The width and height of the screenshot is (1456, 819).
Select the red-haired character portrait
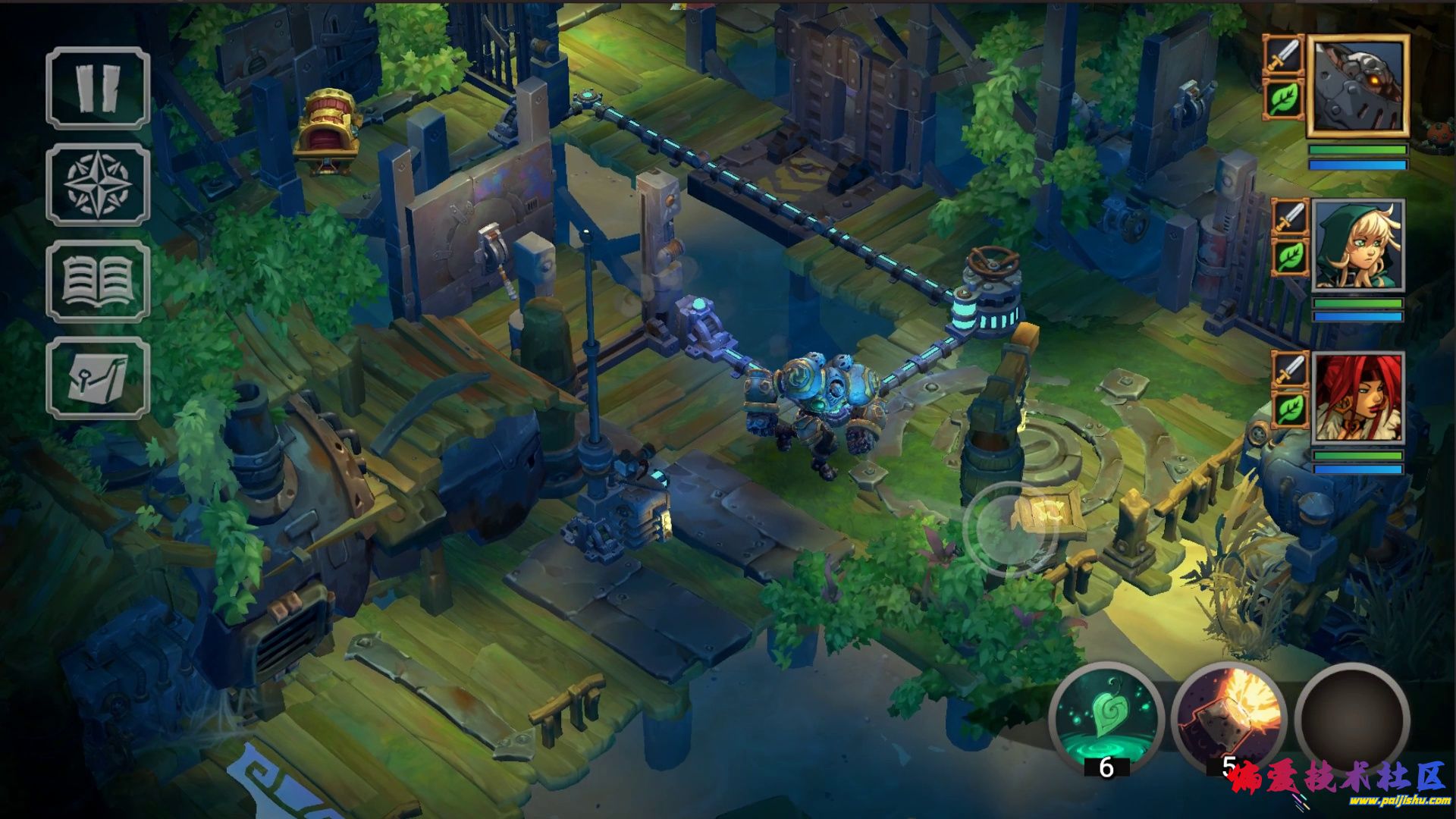point(1357,397)
